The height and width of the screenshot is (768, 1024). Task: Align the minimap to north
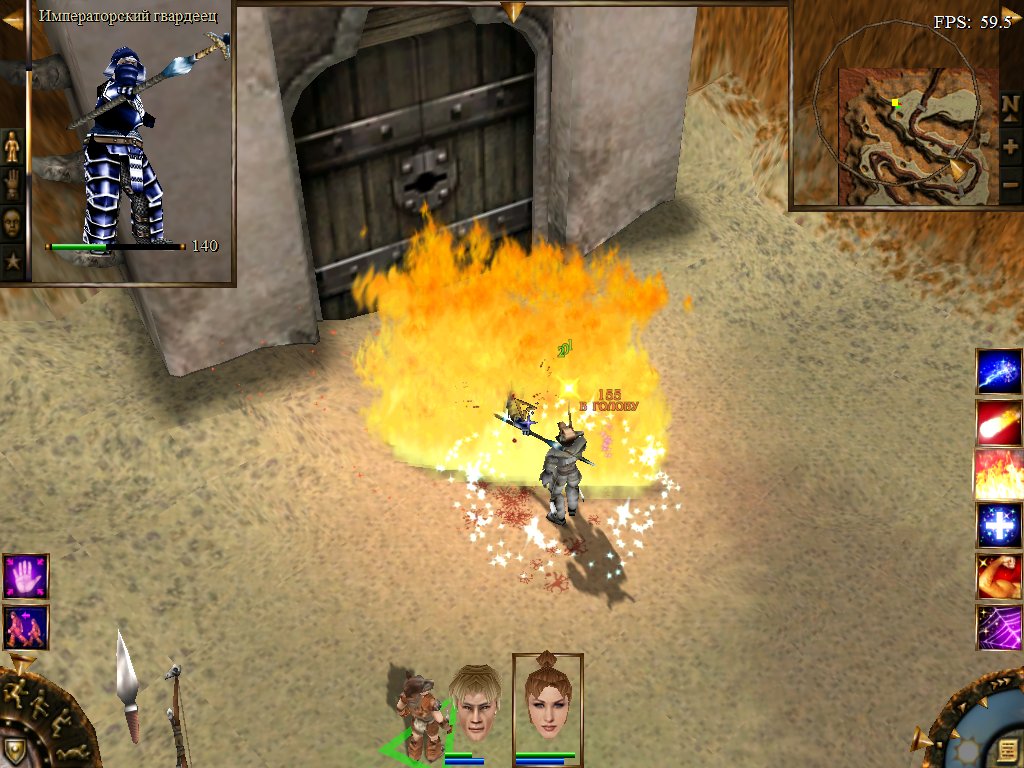[1010, 105]
